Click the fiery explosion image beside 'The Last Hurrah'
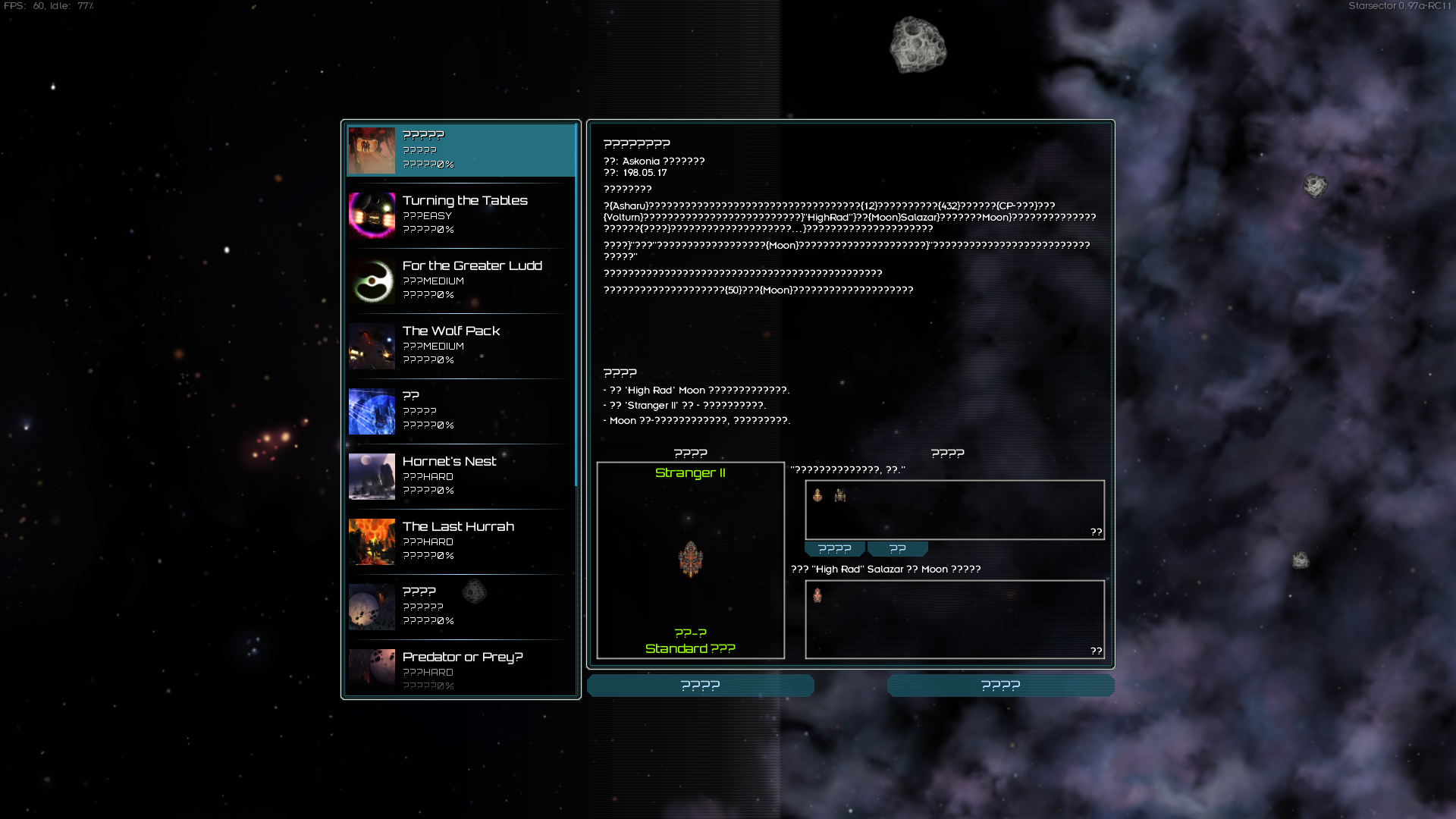The width and height of the screenshot is (1456, 819). tap(371, 541)
